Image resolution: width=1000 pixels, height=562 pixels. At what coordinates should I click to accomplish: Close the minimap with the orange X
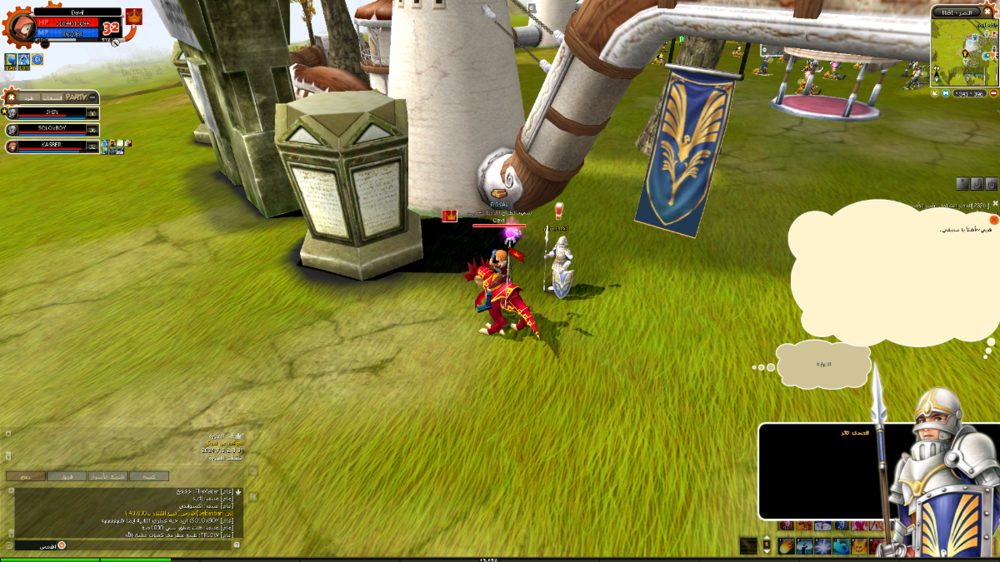pyautogui.click(x=988, y=10)
